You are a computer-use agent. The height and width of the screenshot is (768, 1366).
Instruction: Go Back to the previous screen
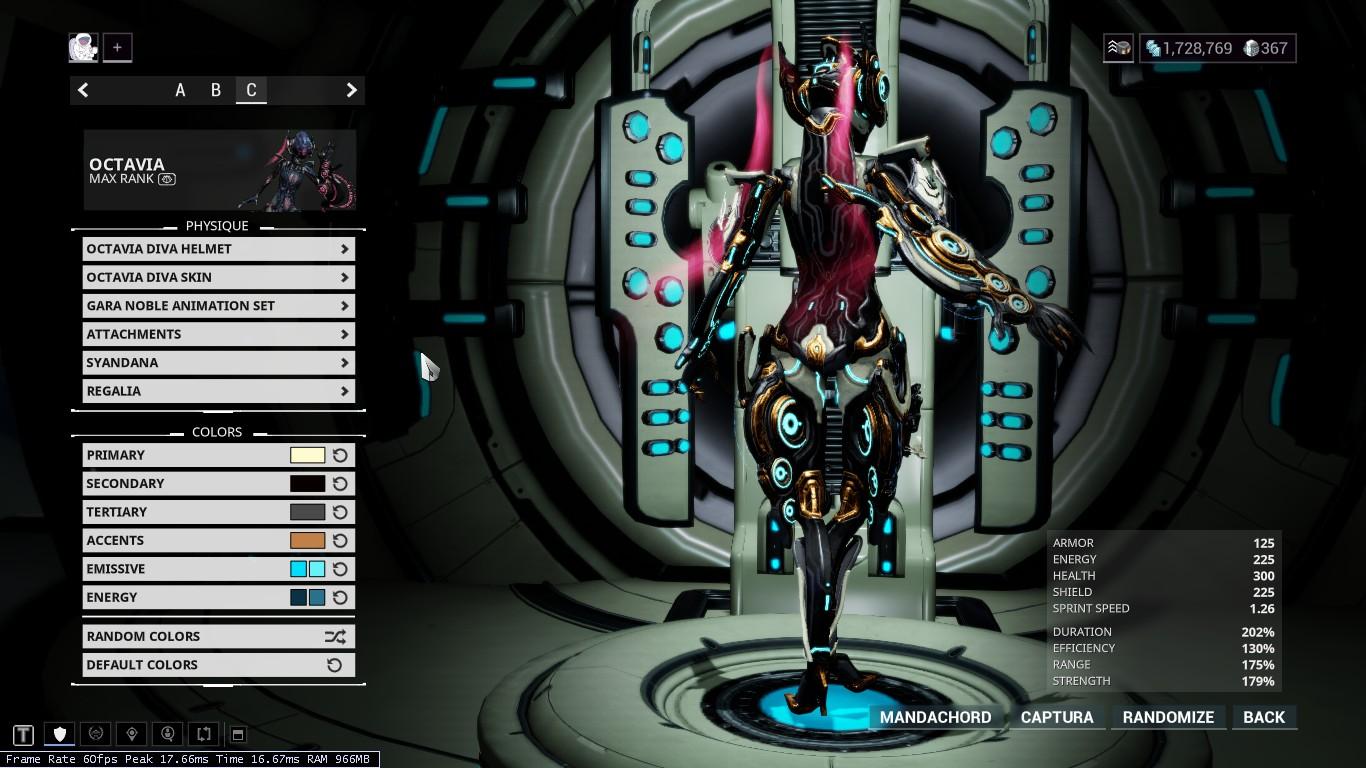click(1263, 717)
